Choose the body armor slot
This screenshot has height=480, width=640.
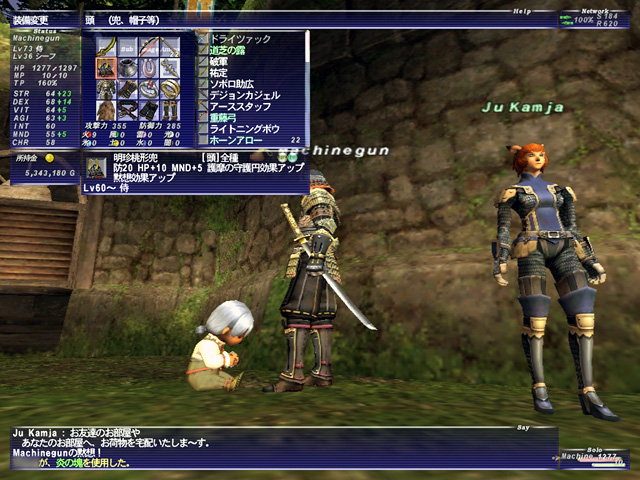[x=106, y=89]
